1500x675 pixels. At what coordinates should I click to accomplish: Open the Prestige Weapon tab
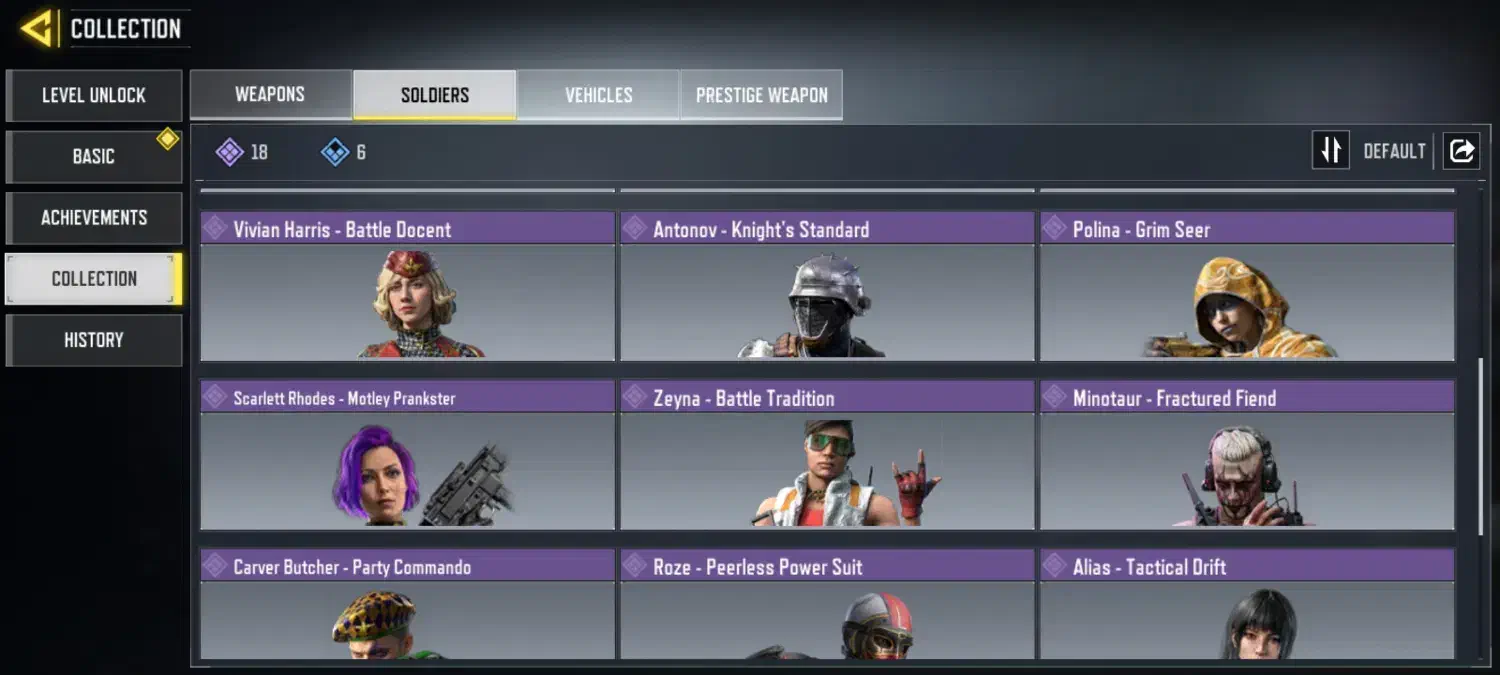click(x=761, y=95)
